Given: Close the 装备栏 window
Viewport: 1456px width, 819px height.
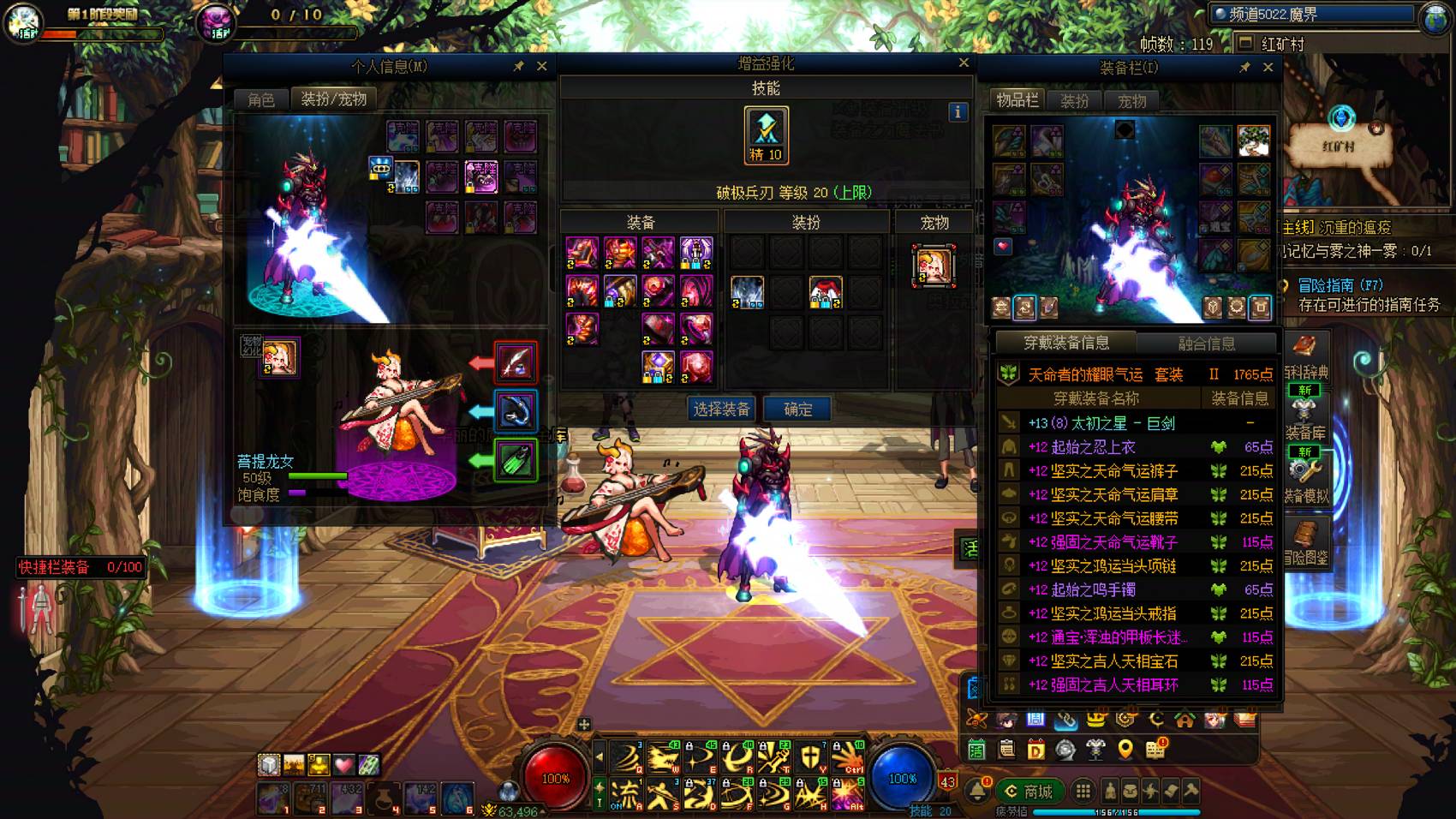Looking at the screenshot, I should [1268, 67].
